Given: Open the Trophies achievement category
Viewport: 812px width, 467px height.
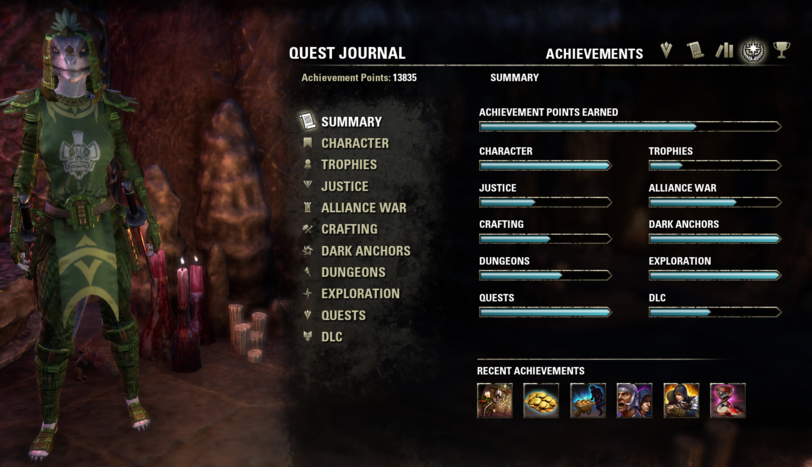Looking at the screenshot, I should 348,165.
